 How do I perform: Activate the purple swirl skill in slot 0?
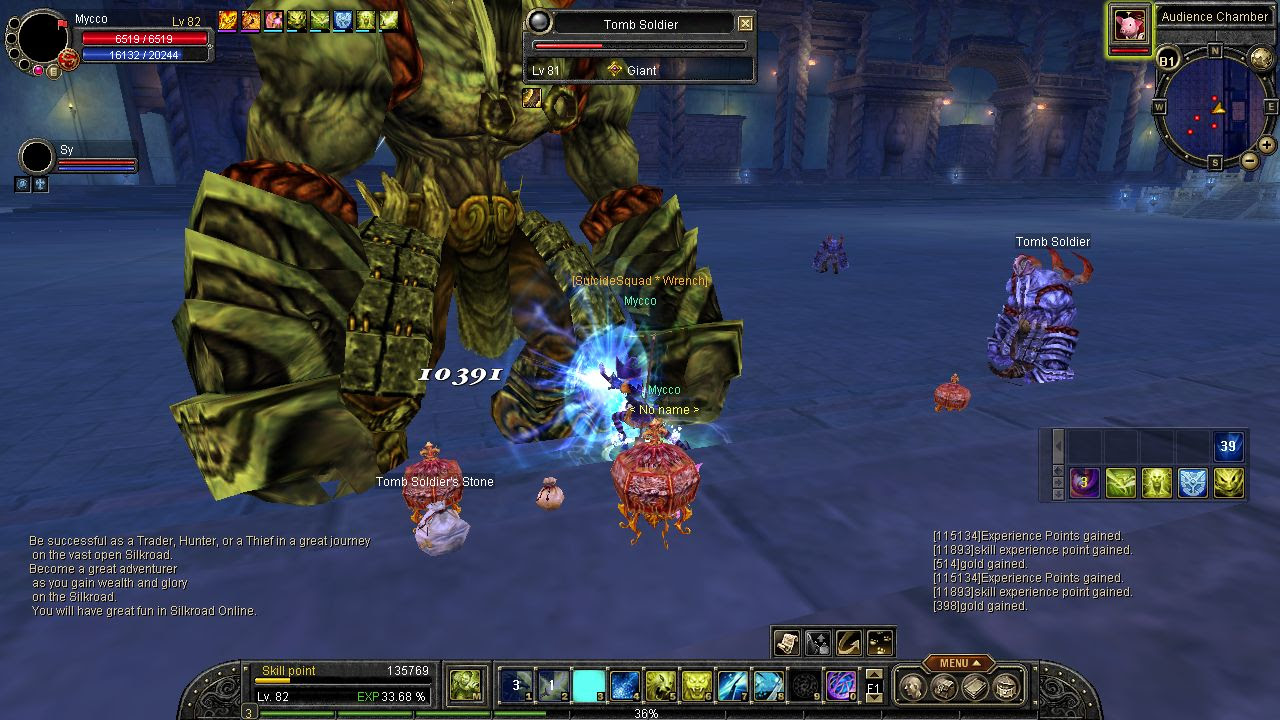840,685
